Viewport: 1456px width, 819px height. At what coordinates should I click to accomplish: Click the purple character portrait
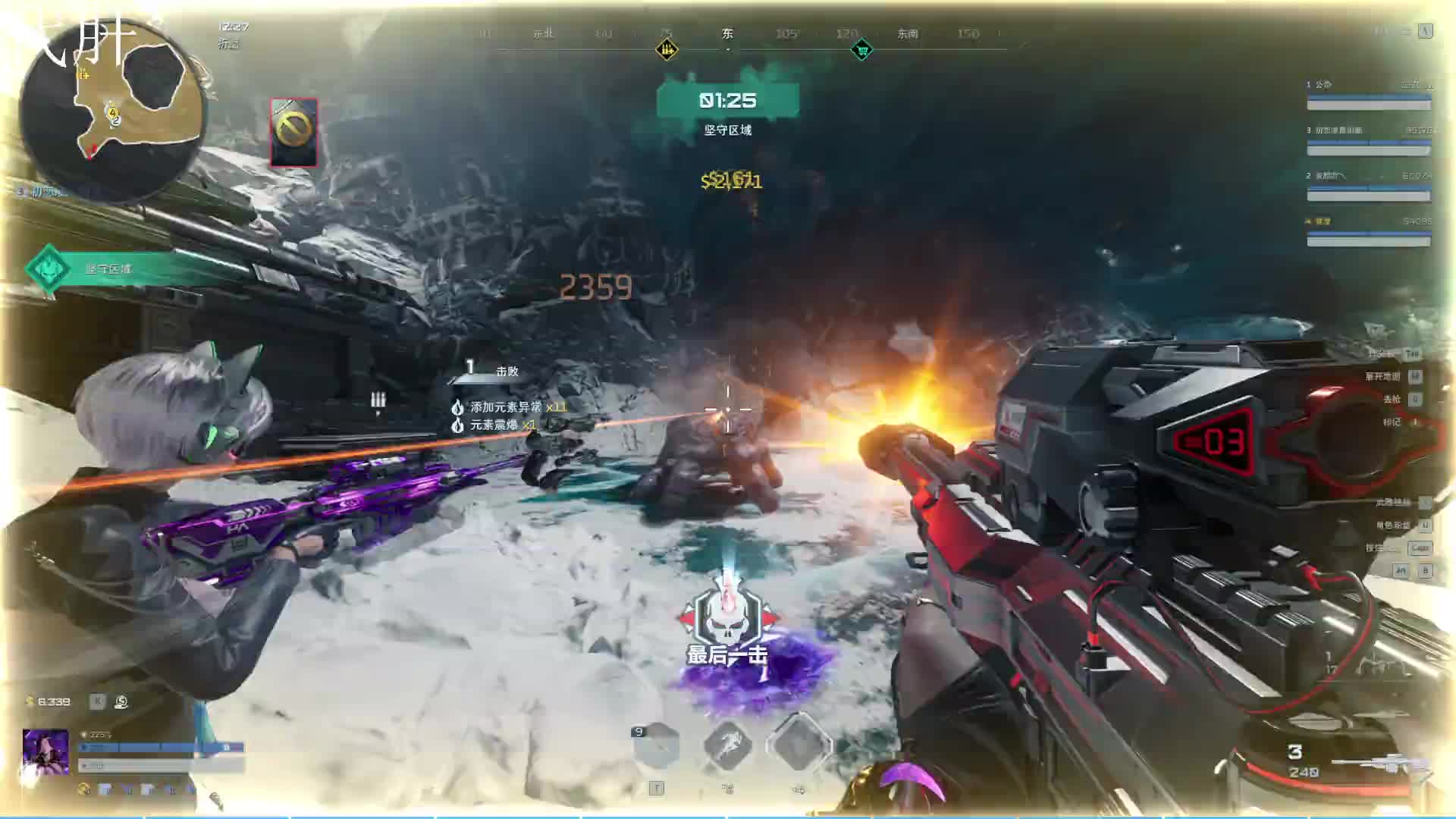[x=46, y=752]
